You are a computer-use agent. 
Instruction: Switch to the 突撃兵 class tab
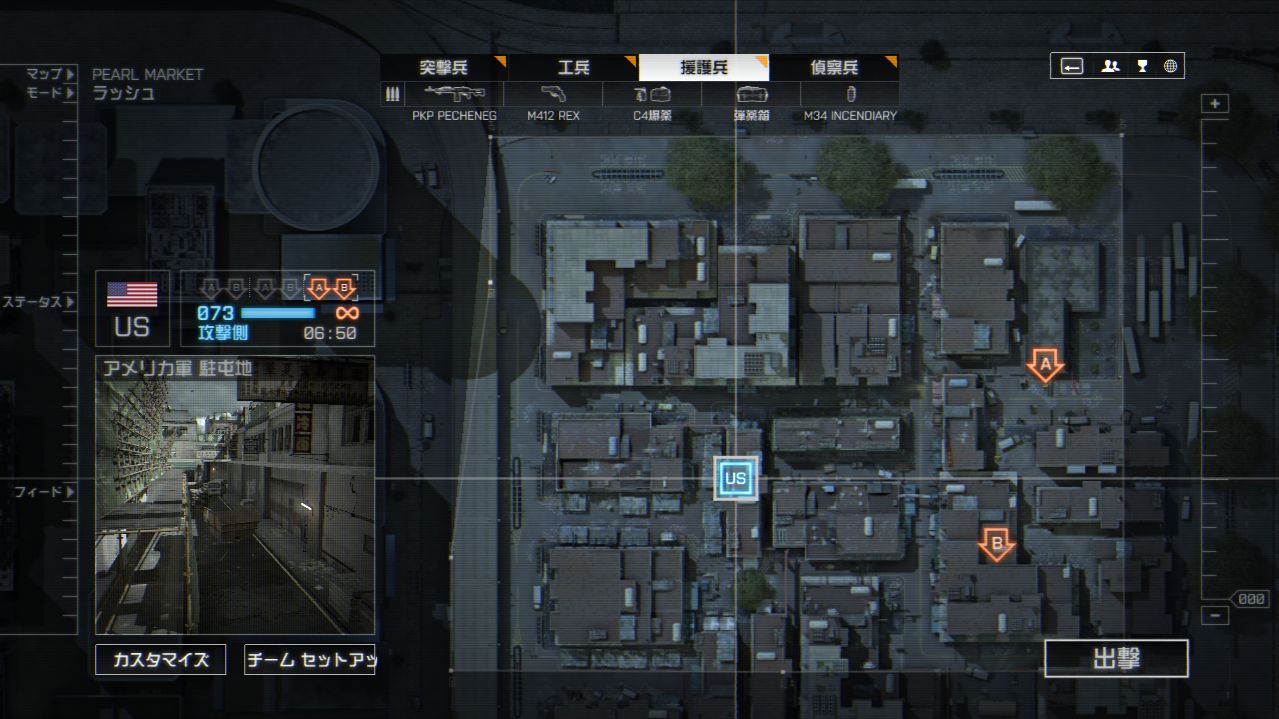click(443, 68)
